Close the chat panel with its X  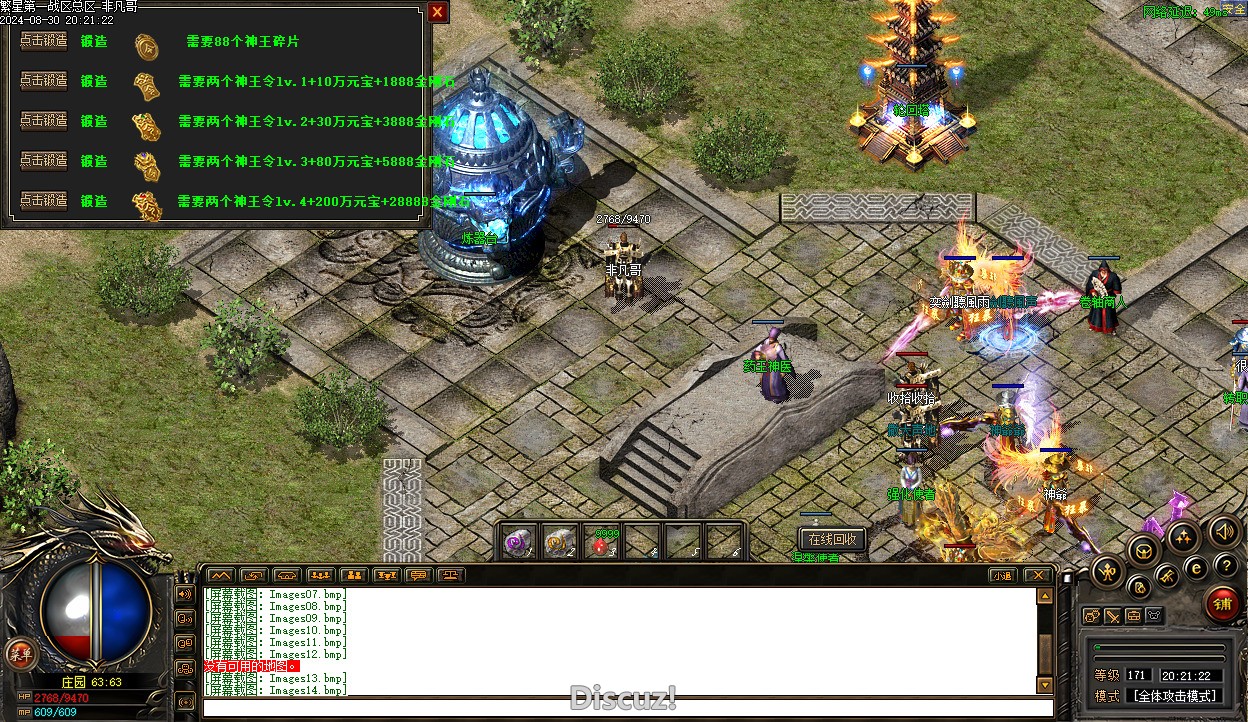(x=1037, y=576)
